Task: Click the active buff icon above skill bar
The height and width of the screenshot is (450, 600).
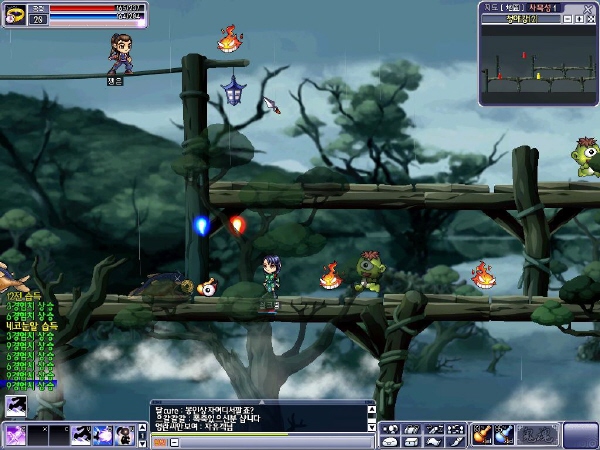Action: point(16,406)
